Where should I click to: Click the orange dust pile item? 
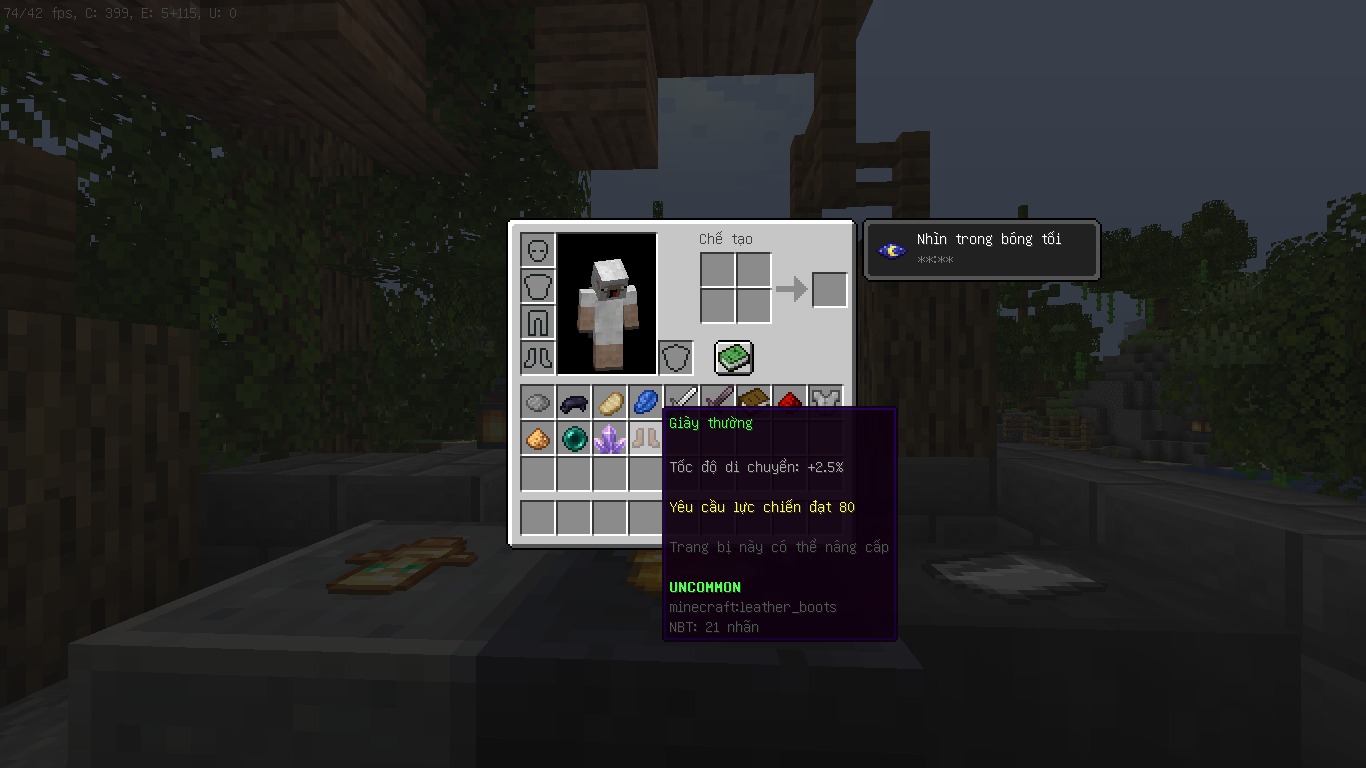pyautogui.click(x=537, y=438)
